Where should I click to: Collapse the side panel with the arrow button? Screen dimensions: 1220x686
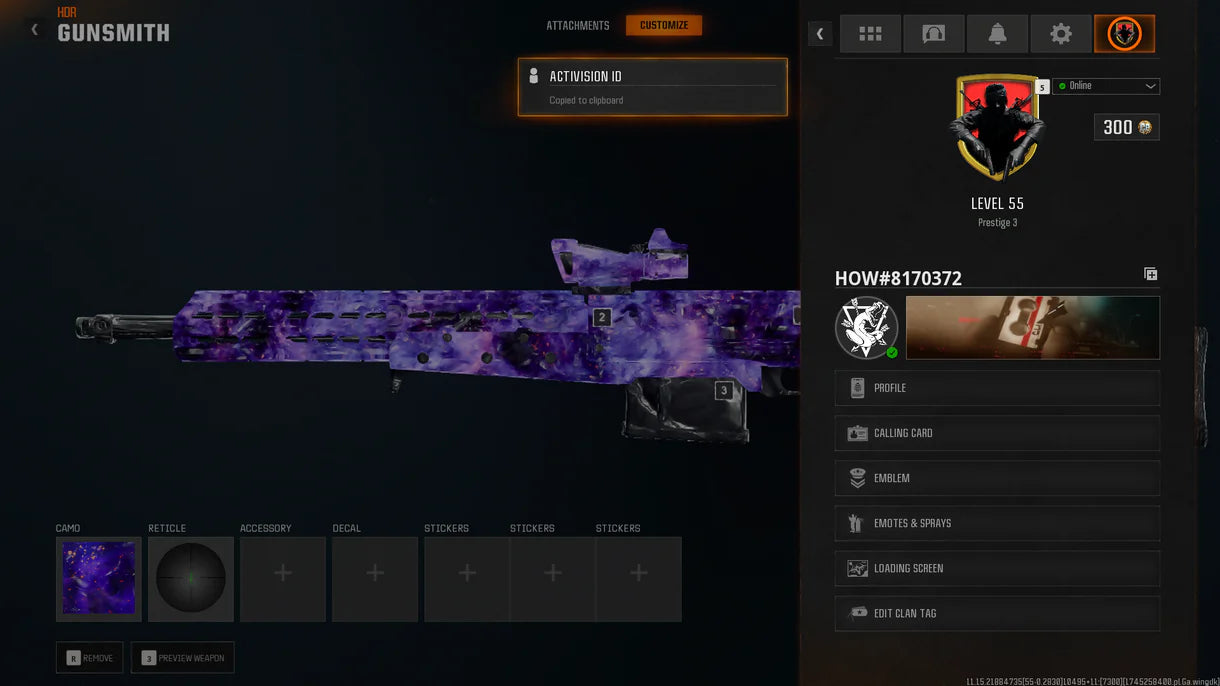820,34
